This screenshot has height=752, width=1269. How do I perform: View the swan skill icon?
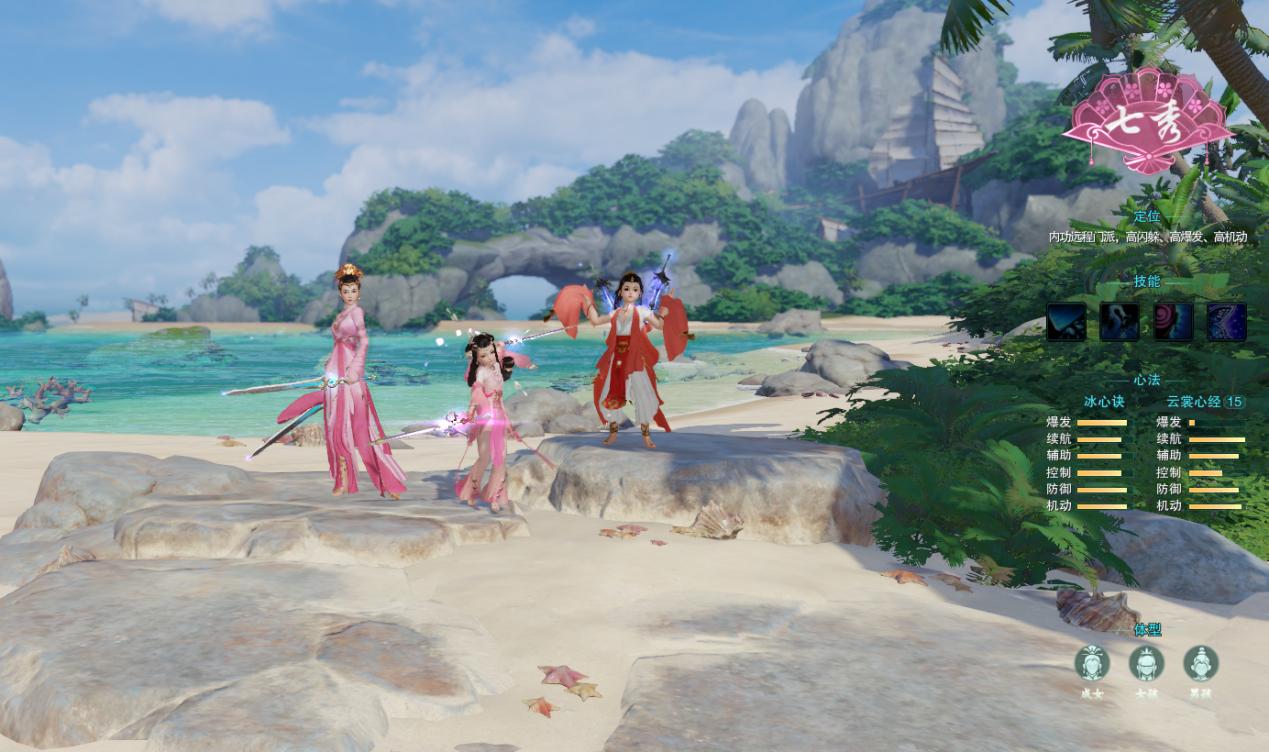click(x=1119, y=322)
